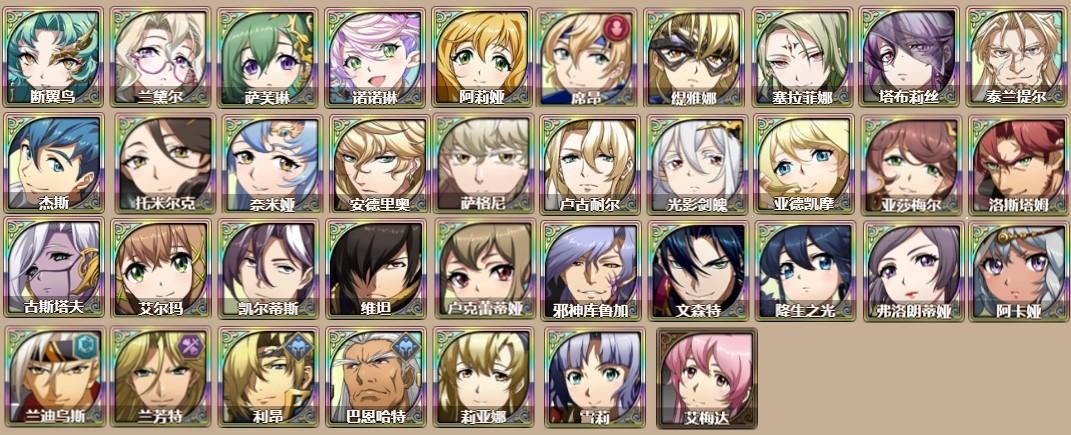Pick the 诺诺琳 character tile
This screenshot has width=1071, height=435.
tap(375, 57)
